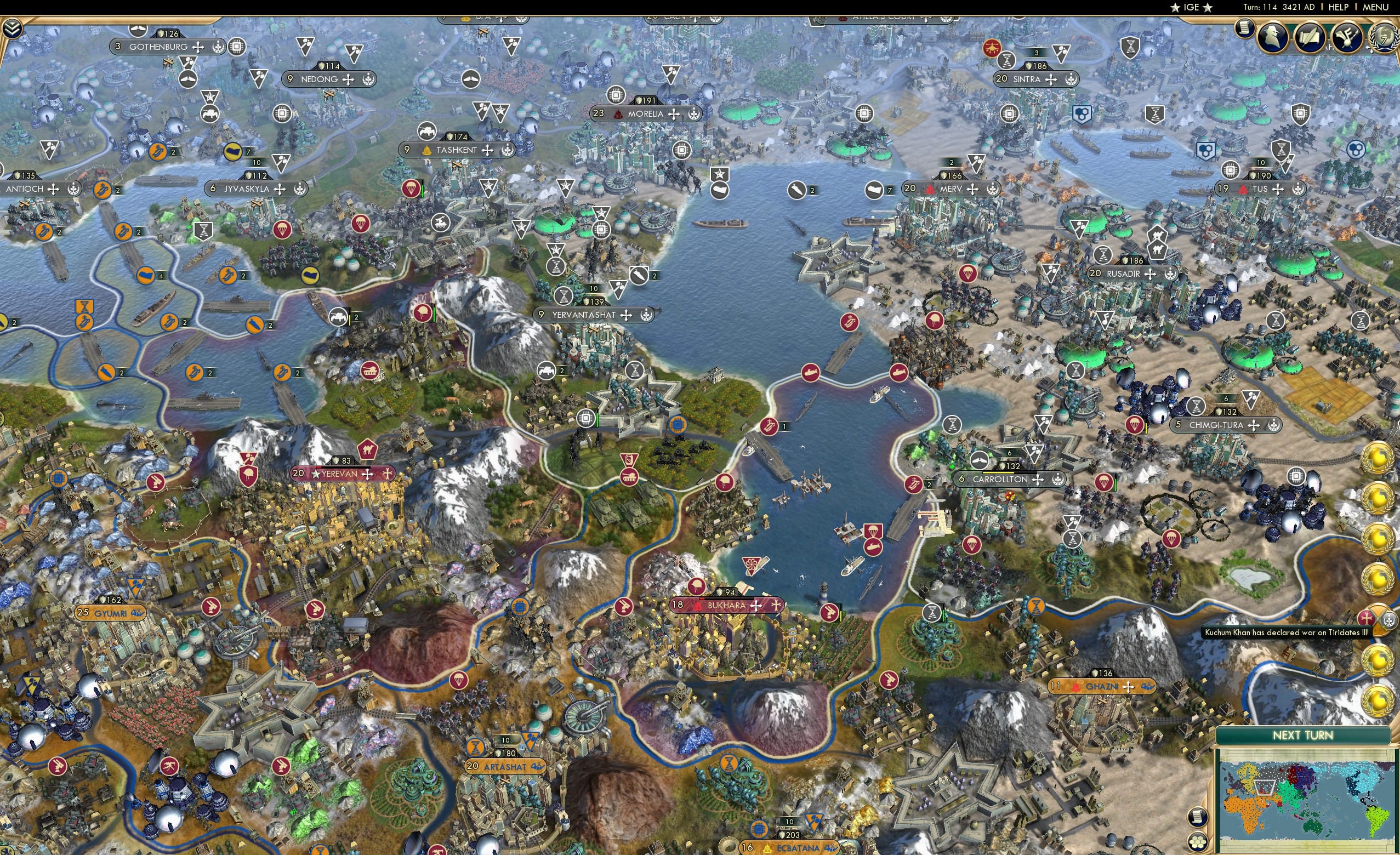Open the MENU item in the top bar

click(x=1375, y=7)
